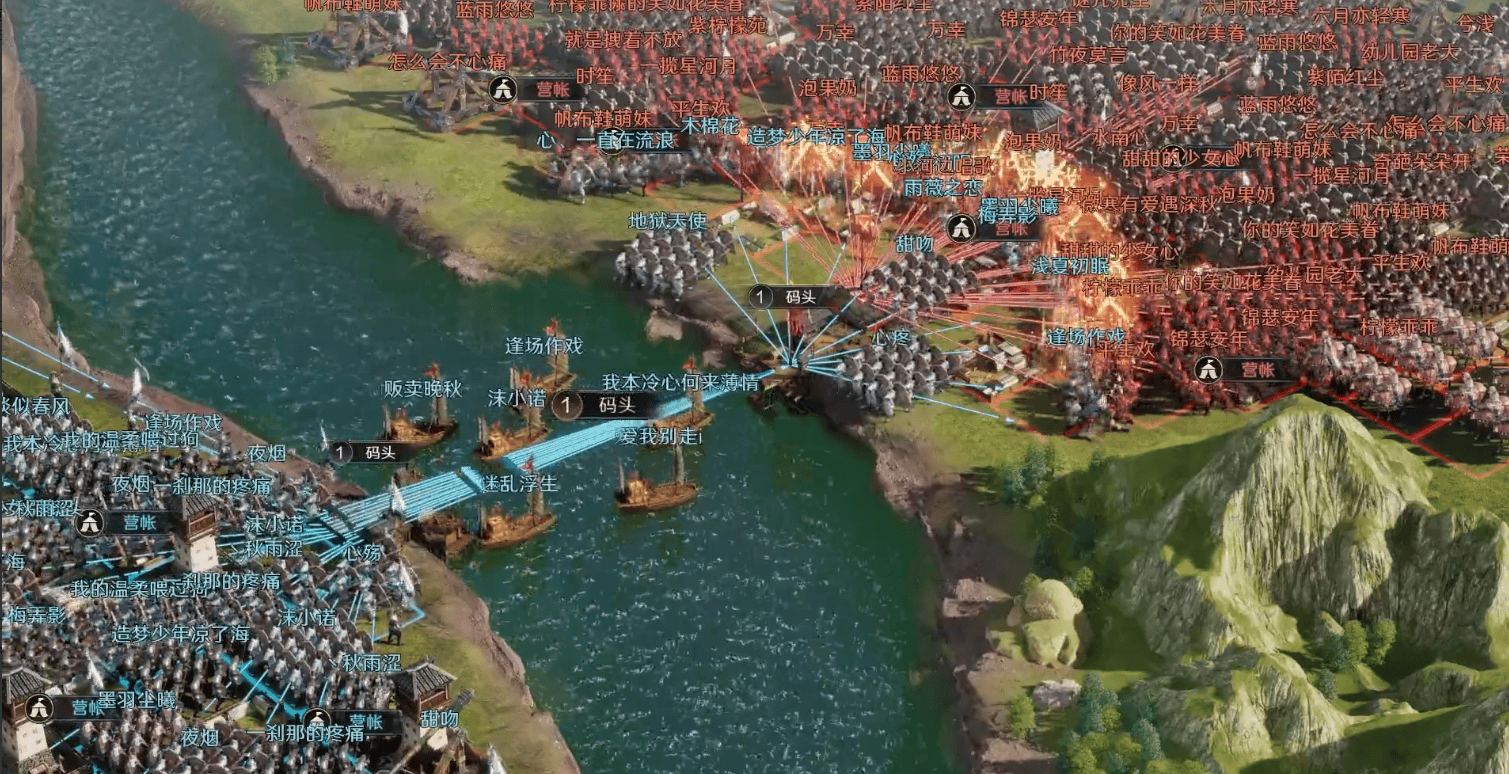Viewport: 1509px width, 774px height.
Task: Choose the 码头 dock marker on the mid-river bridge
Action: tap(603, 405)
